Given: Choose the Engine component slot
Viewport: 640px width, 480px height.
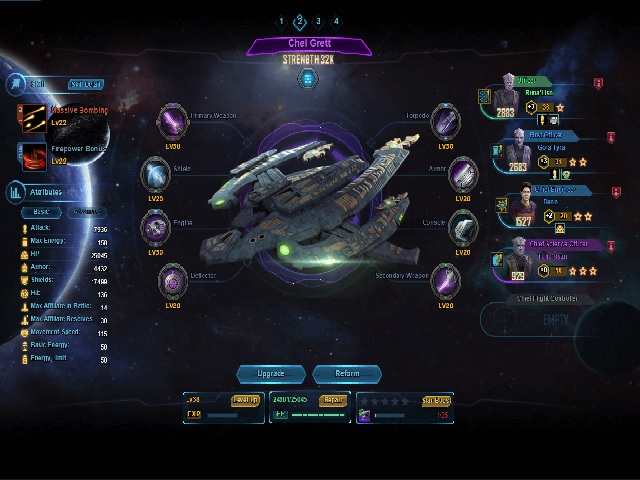Looking at the screenshot, I should (x=155, y=228).
